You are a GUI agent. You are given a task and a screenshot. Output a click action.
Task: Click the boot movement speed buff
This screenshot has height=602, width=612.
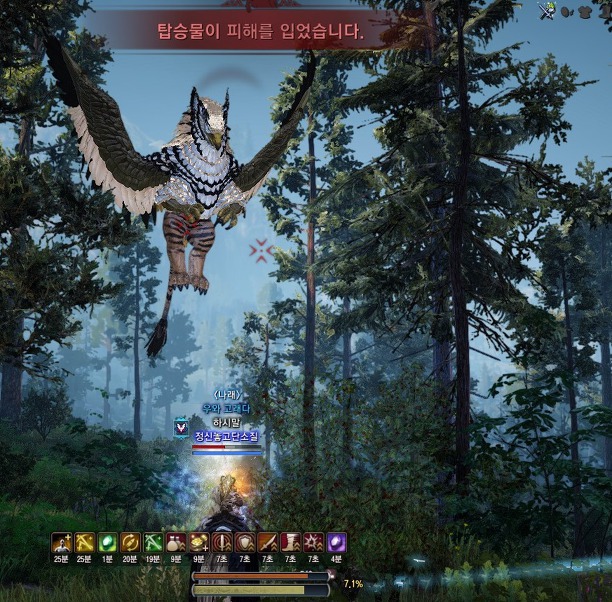tap(291, 543)
